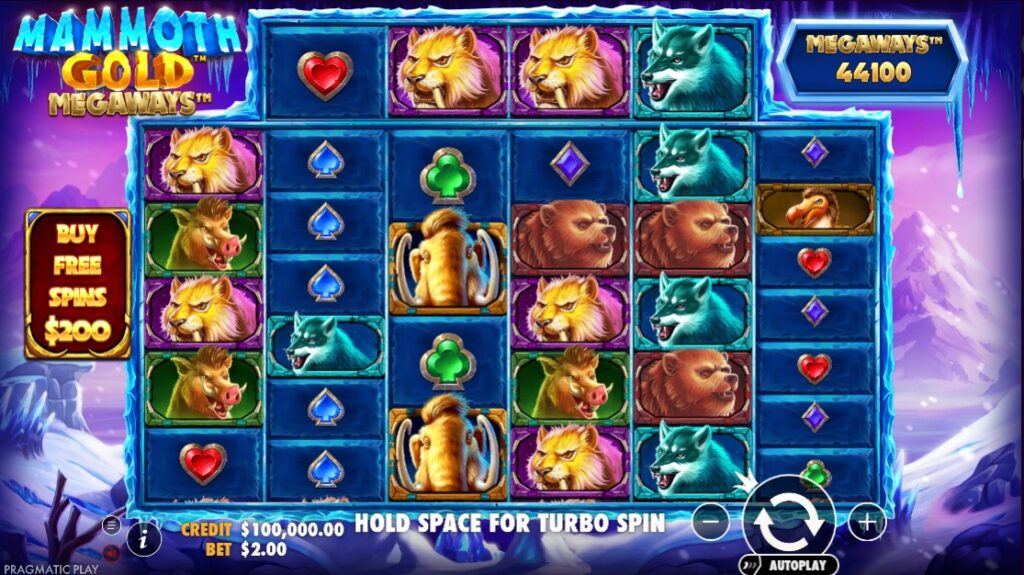Viewport: 1024px width, 575px height.
Task: Spin the reels with the circular arrows button
Action: point(789,520)
